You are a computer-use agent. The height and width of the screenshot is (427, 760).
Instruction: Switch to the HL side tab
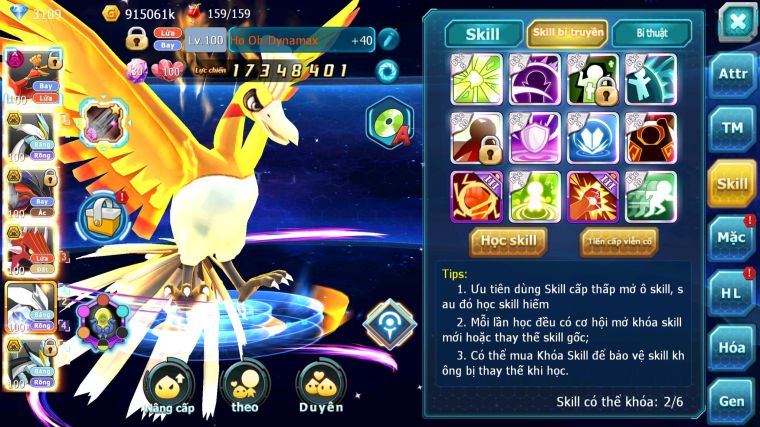731,293
